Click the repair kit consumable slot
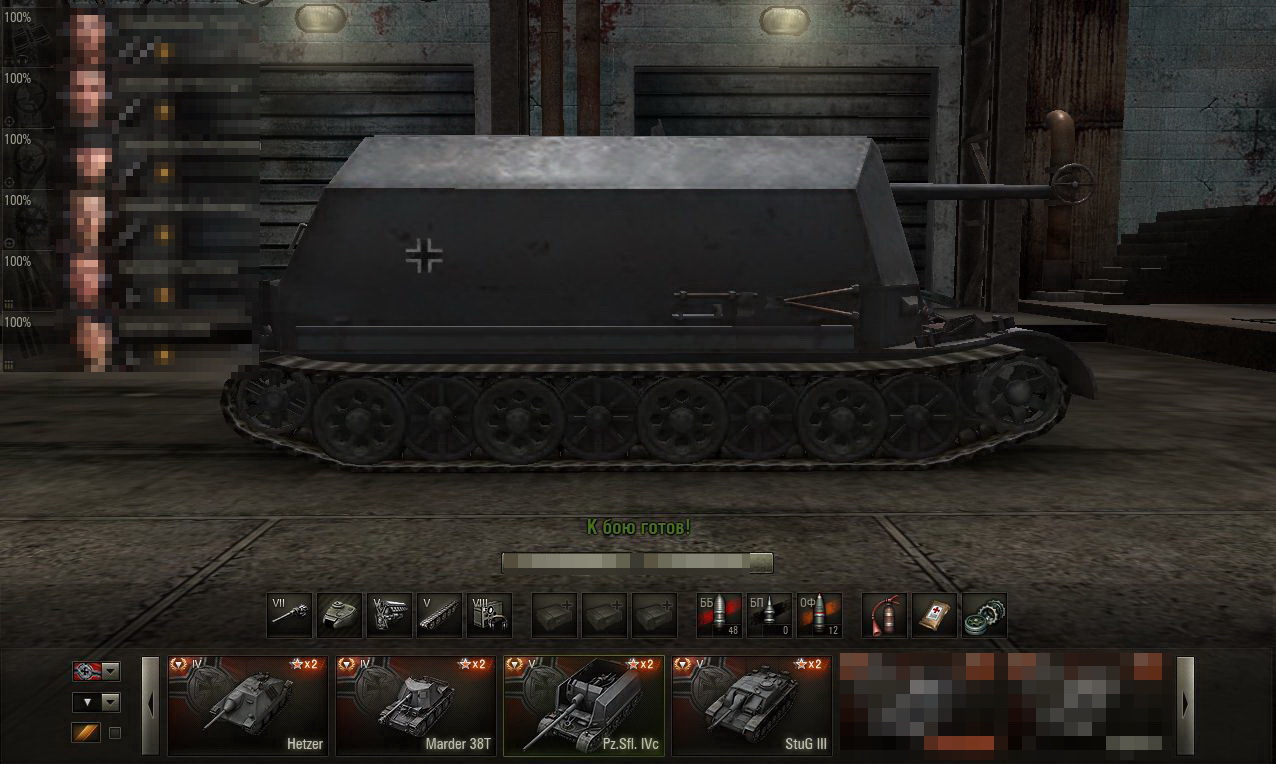The height and width of the screenshot is (764, 1276). [984, 615]
